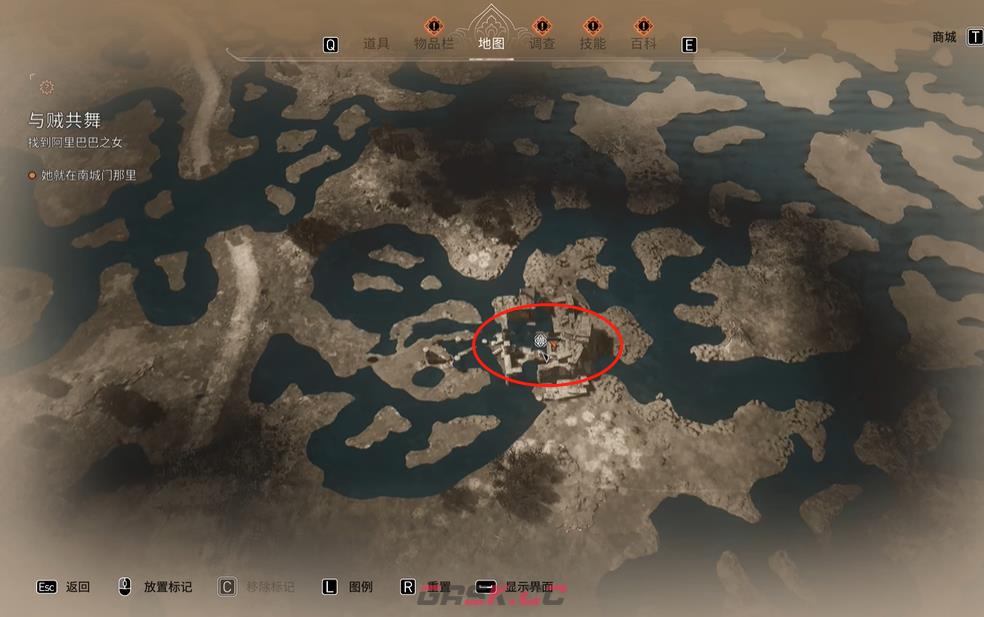Switch to the 道具 tab
984x617 pixels.
pos(376,43)
